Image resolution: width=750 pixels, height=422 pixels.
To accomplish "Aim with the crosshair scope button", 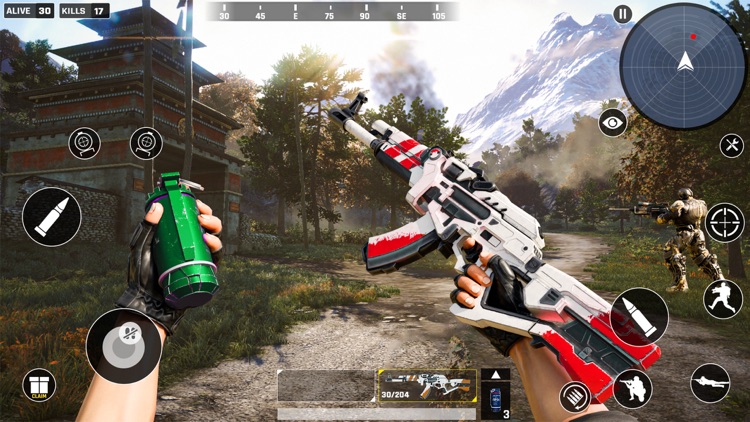I will (724, 222).
